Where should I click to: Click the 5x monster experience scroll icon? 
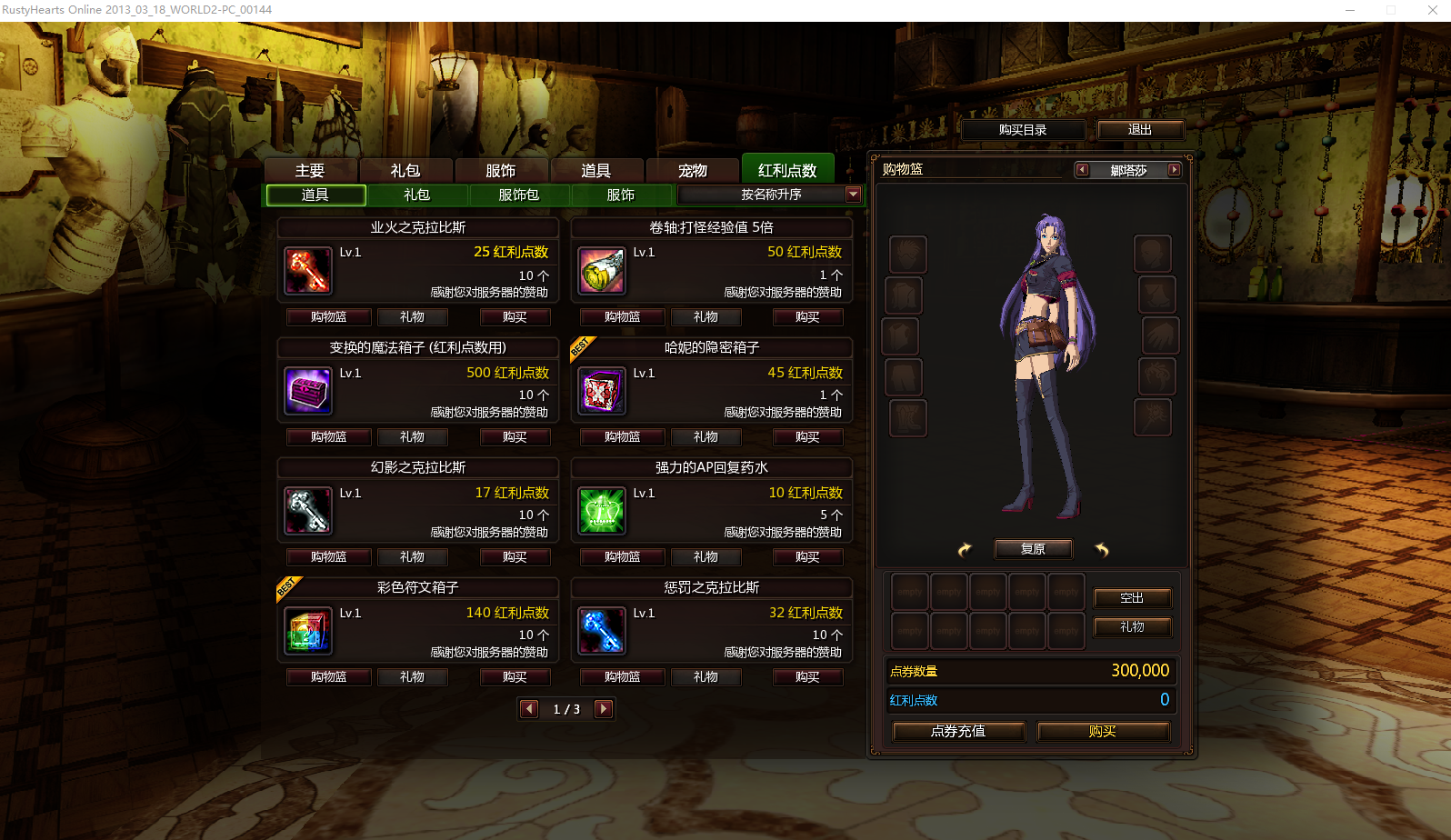(x=601, y=271)
